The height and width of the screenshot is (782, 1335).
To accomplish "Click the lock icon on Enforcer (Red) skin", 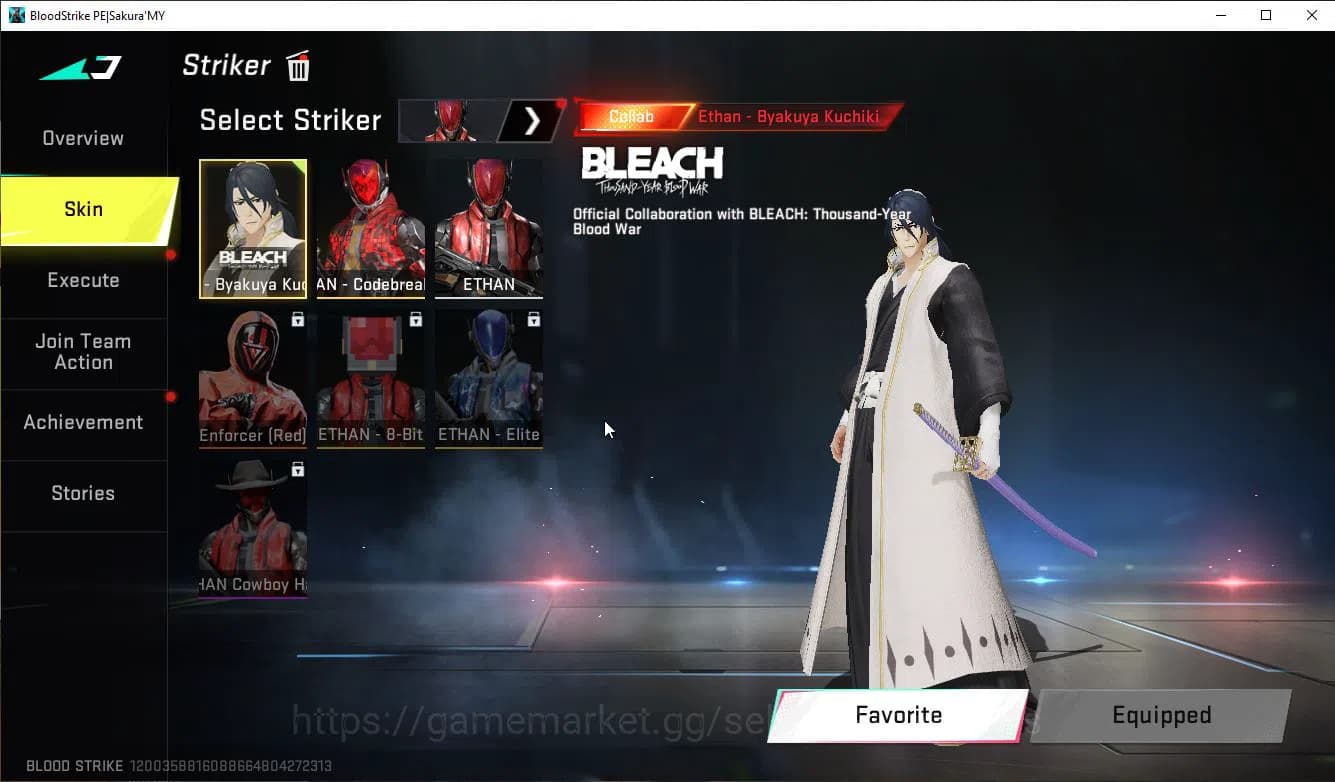I will pyautogui.click(x=297, y=318).
